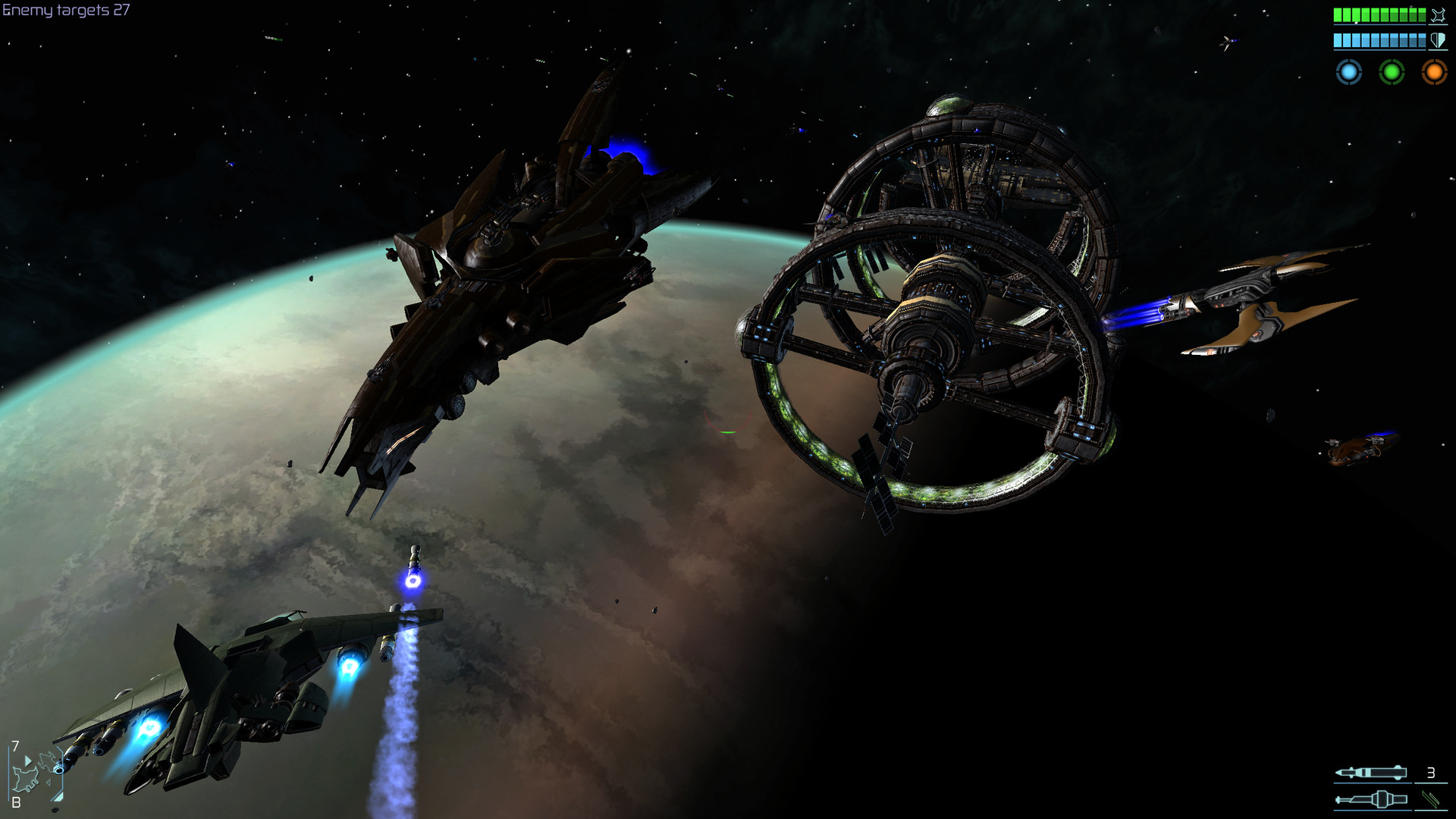Click the shield status icon

[1438, 42]
